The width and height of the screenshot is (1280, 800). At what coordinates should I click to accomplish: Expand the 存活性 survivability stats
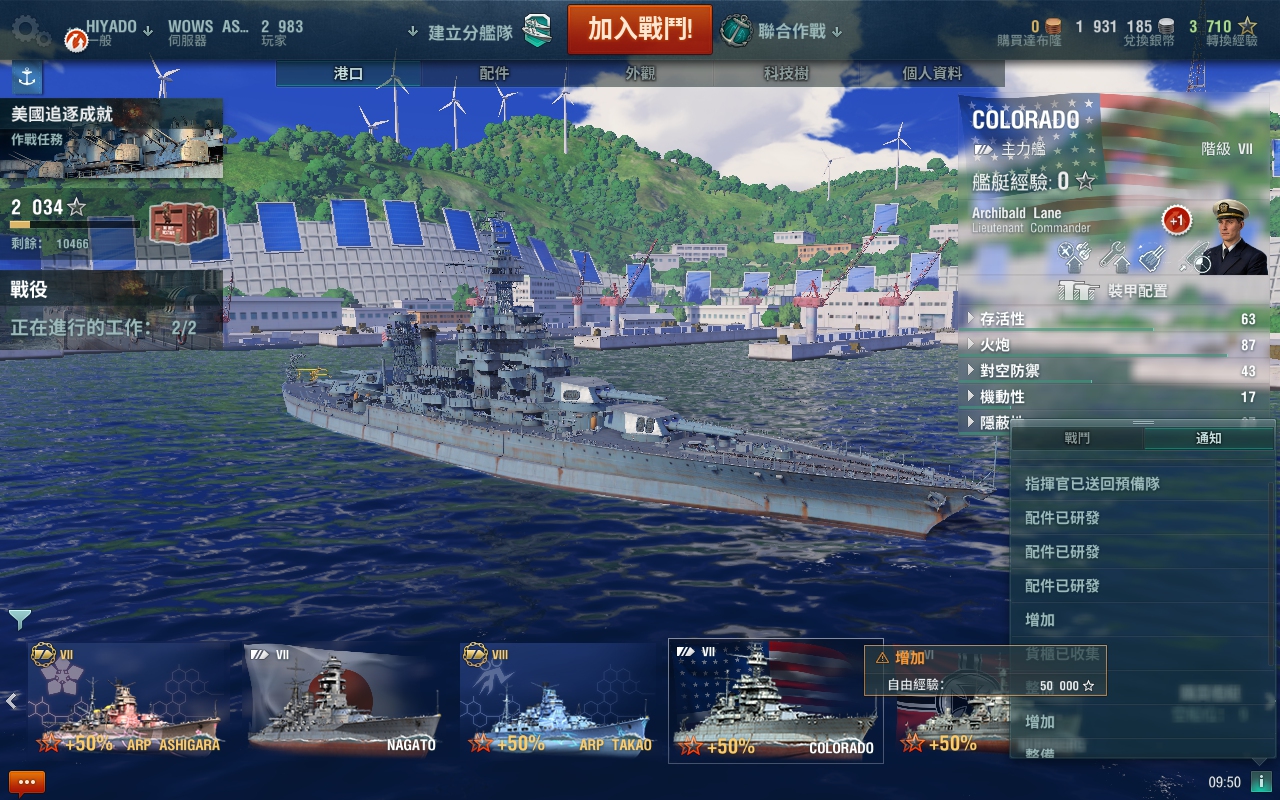1002,319
